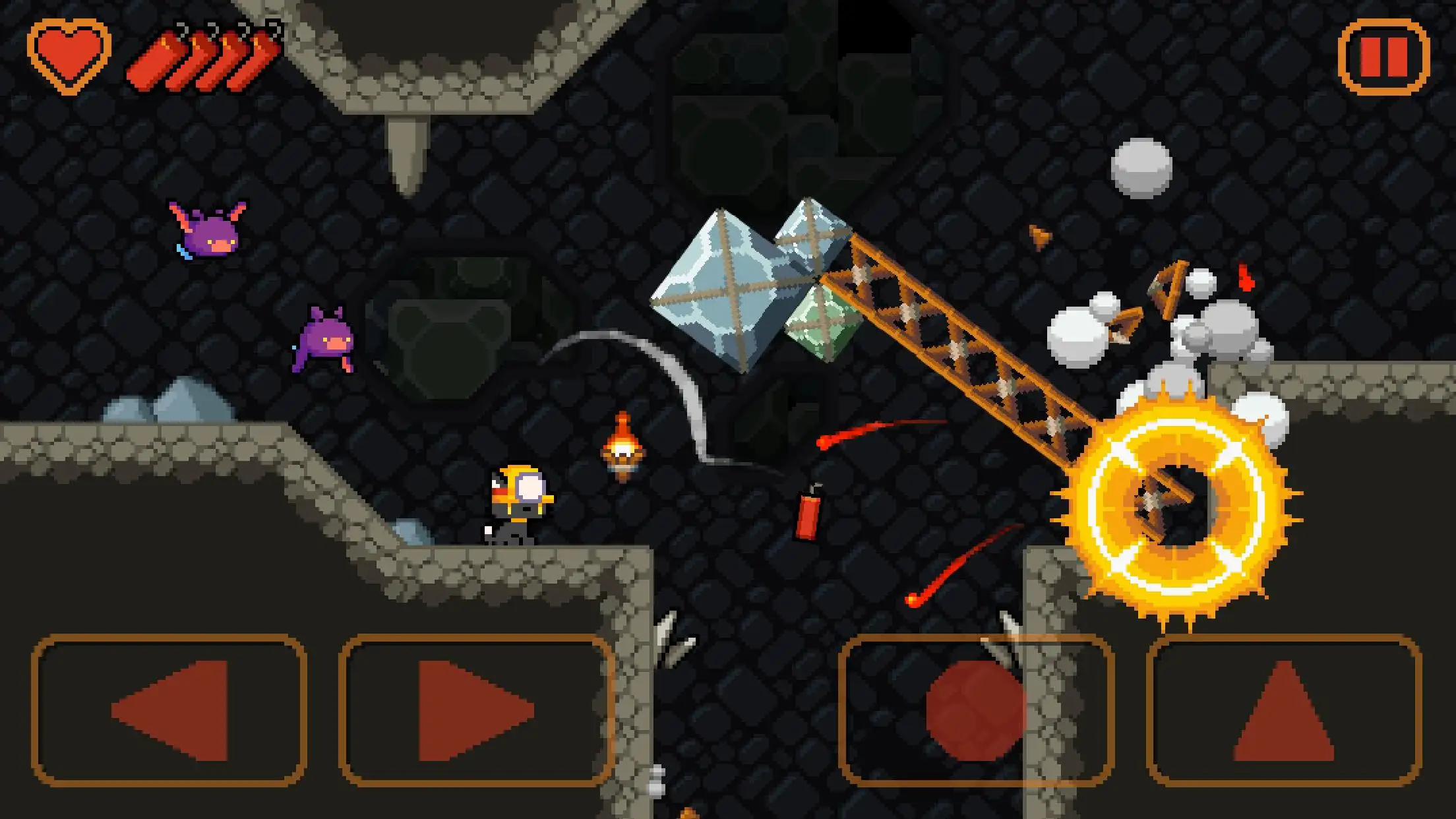Image resolution: width=1456 pixels, height=819 pixels.
Task: Tap the round throw-dynamite button
Action: pyautogui.click(x=976, y=711)
